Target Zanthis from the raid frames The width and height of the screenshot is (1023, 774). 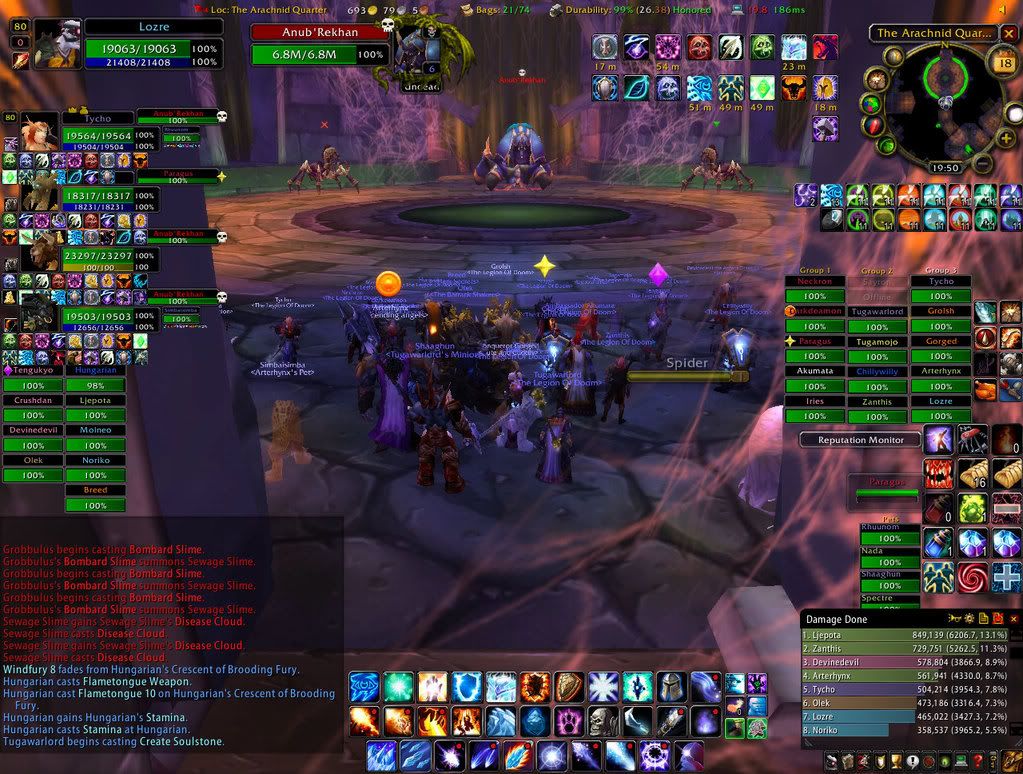coord(876,401)
